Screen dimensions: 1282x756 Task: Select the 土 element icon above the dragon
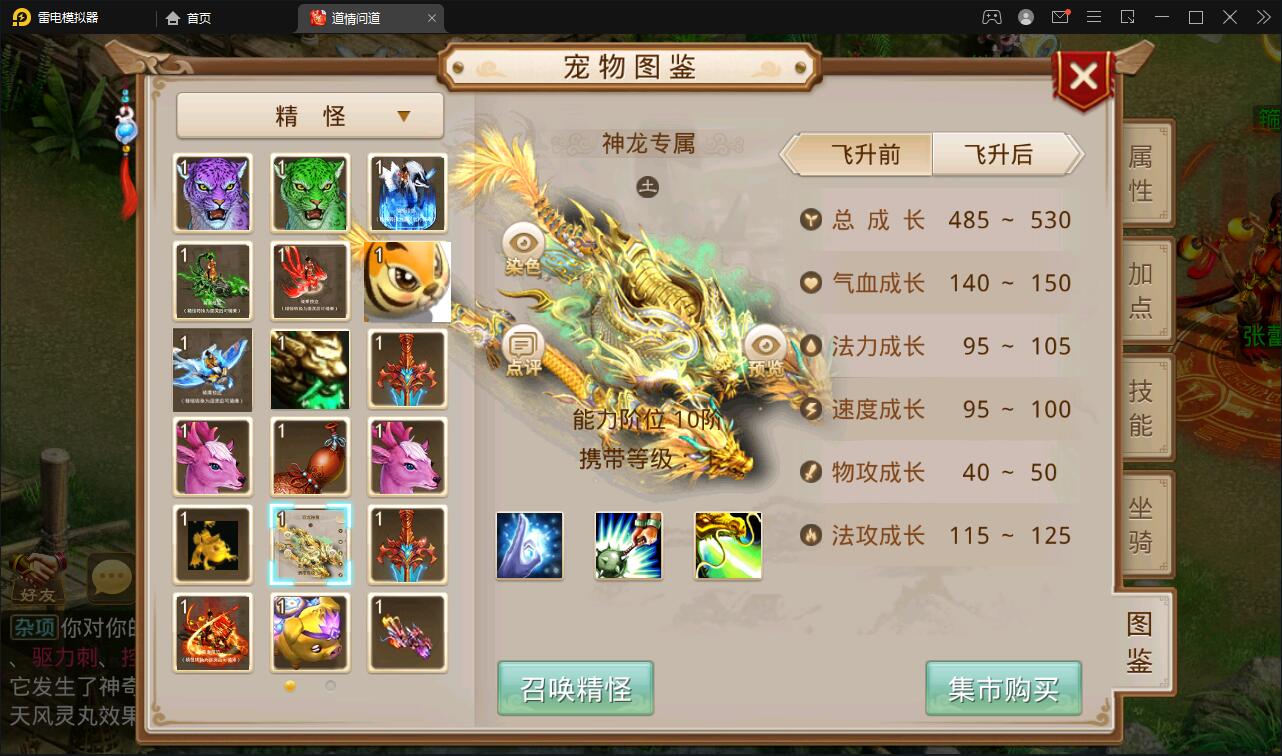click(x=647, y=186)
